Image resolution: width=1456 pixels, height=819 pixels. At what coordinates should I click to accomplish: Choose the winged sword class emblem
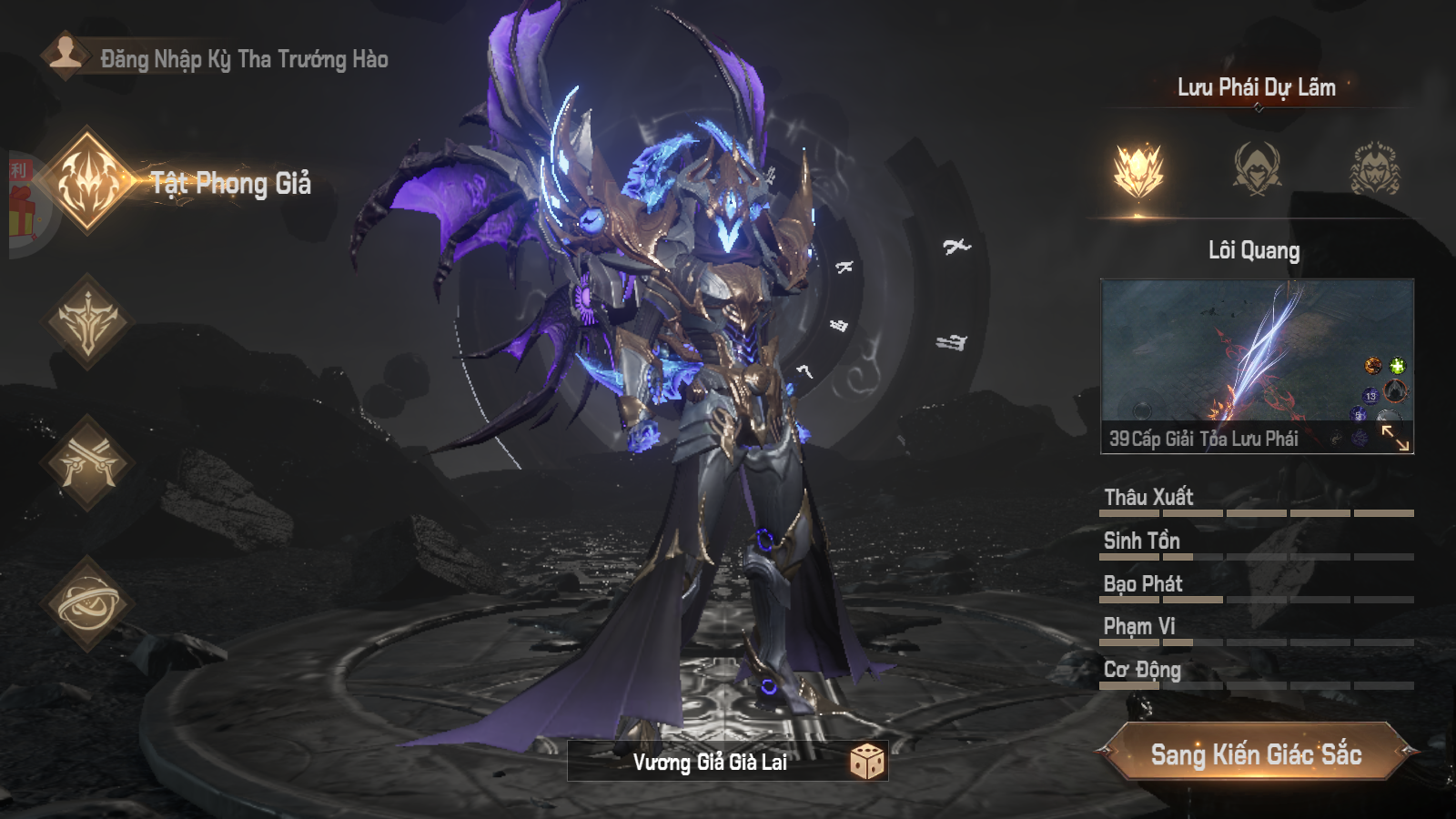pyautogui.click(x=87, y=322)
